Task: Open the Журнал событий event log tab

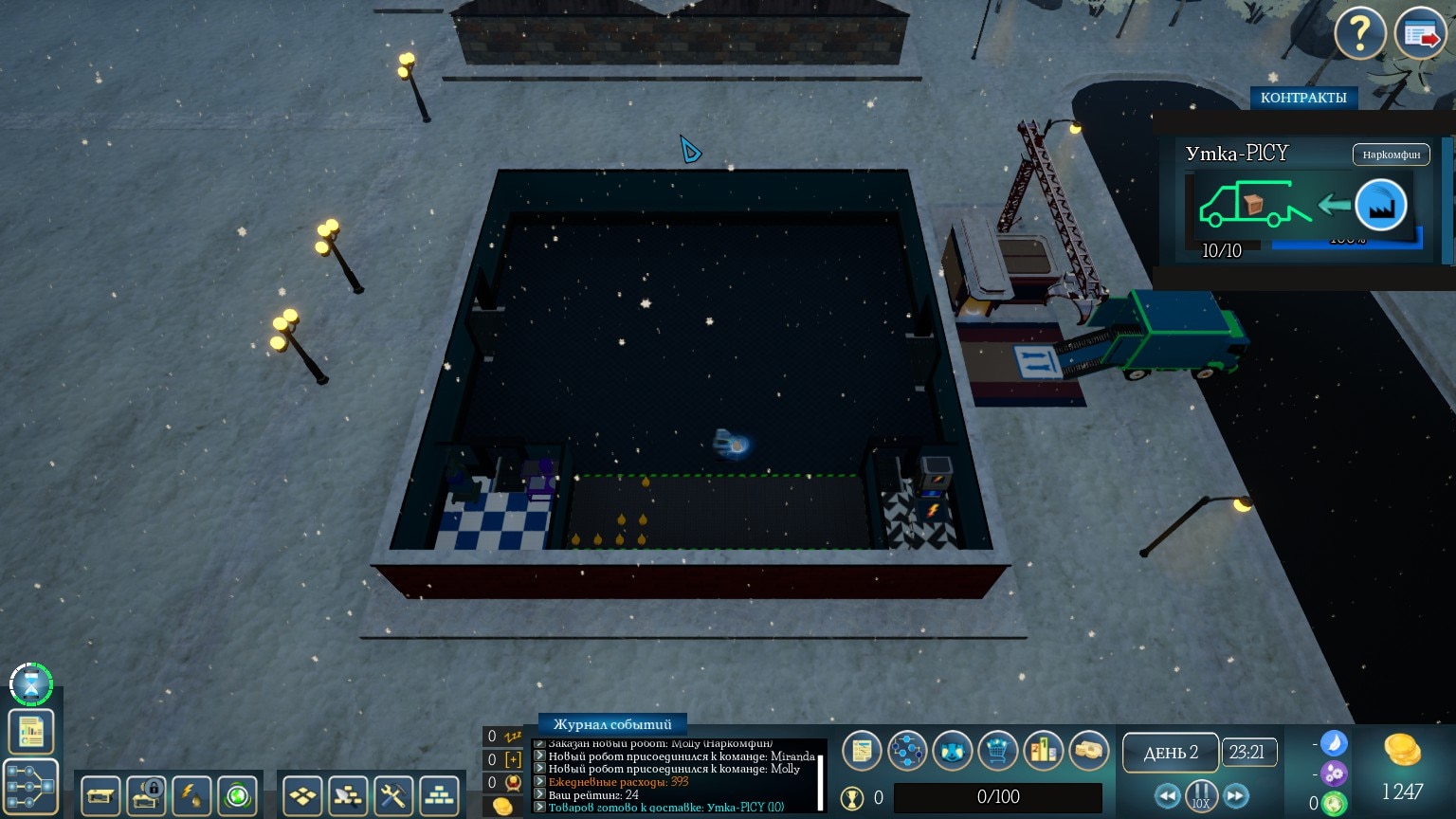Action: pyautogui.click(x=611, y=724)
